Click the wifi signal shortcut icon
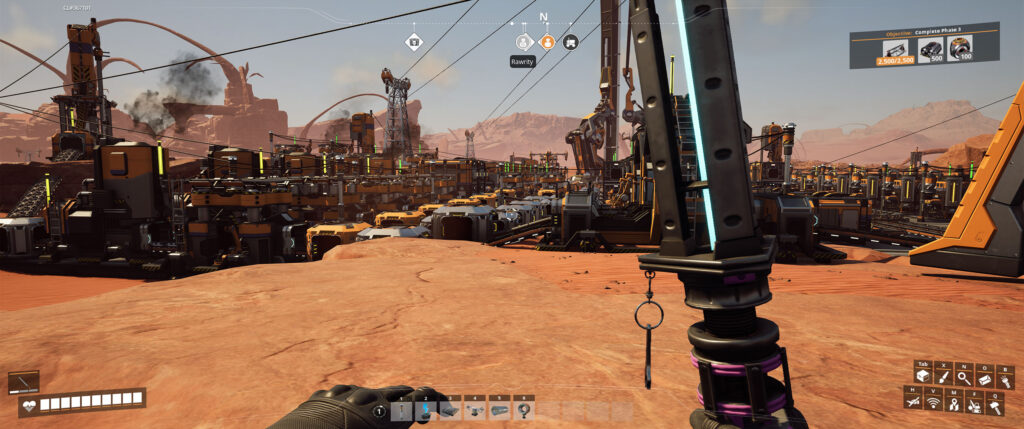Screen dimensions: 1024x429 tap(933, 402)
